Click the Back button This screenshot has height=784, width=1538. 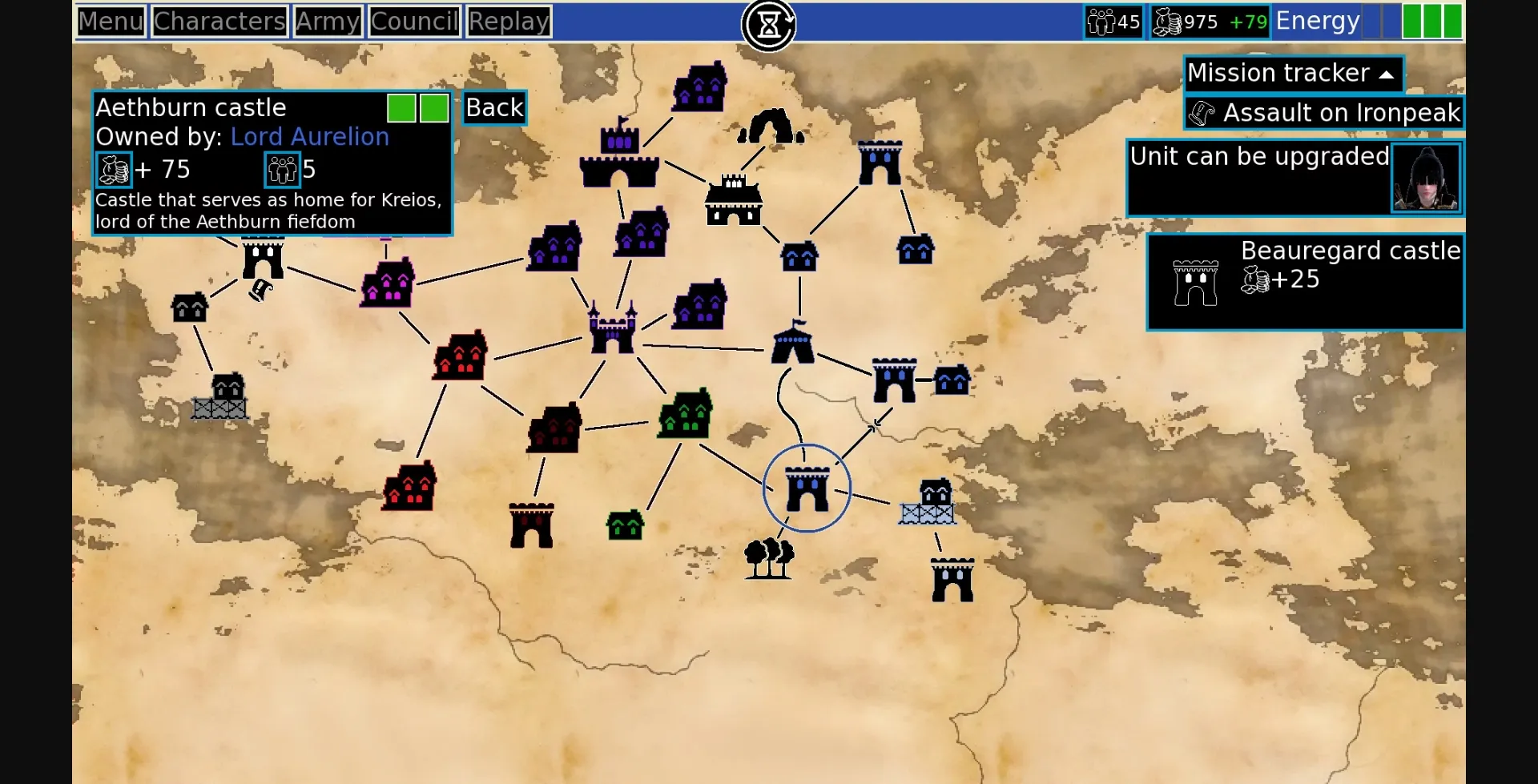[493, 107]
